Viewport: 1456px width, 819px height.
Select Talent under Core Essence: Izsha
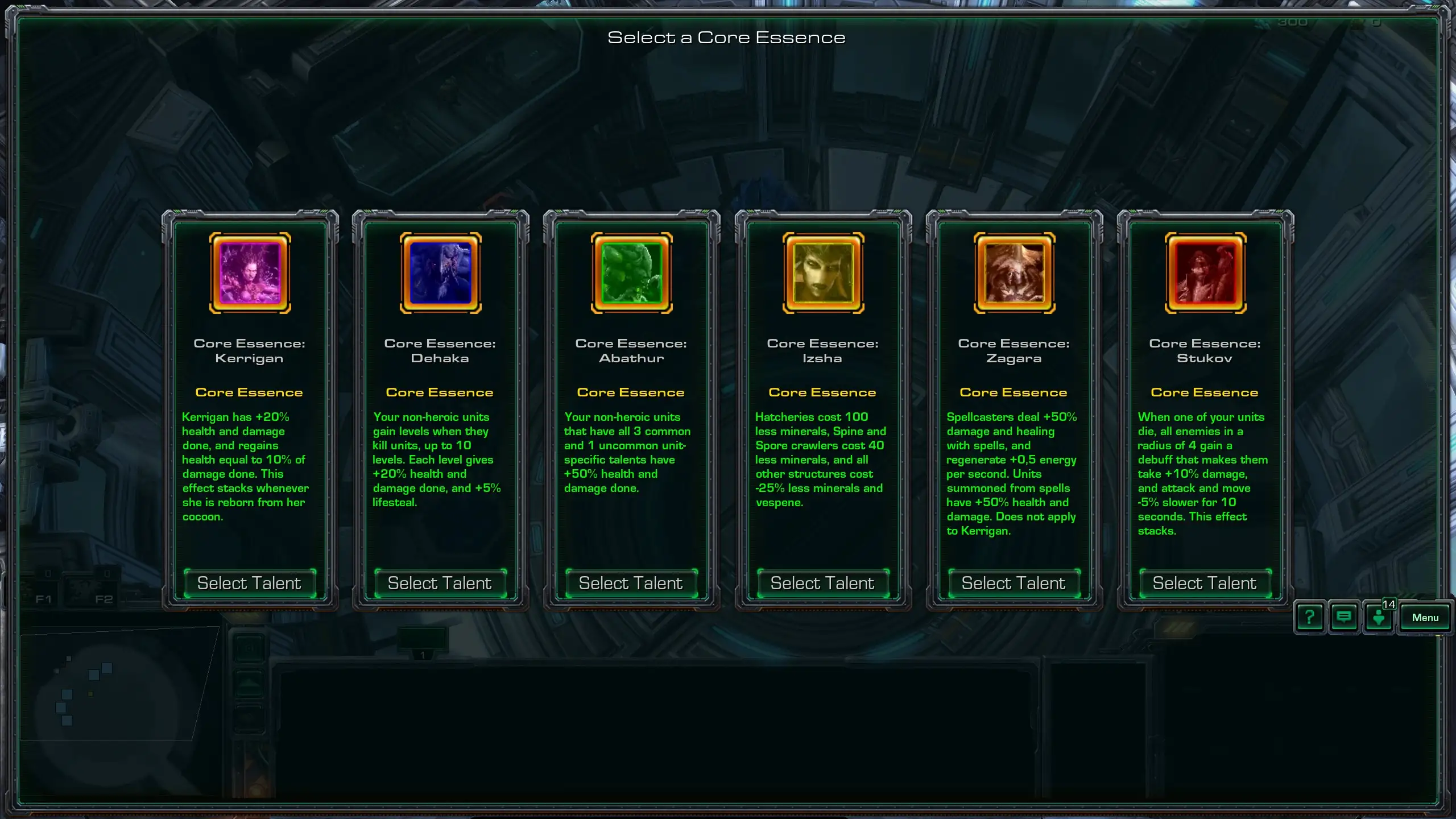point(822,583)
